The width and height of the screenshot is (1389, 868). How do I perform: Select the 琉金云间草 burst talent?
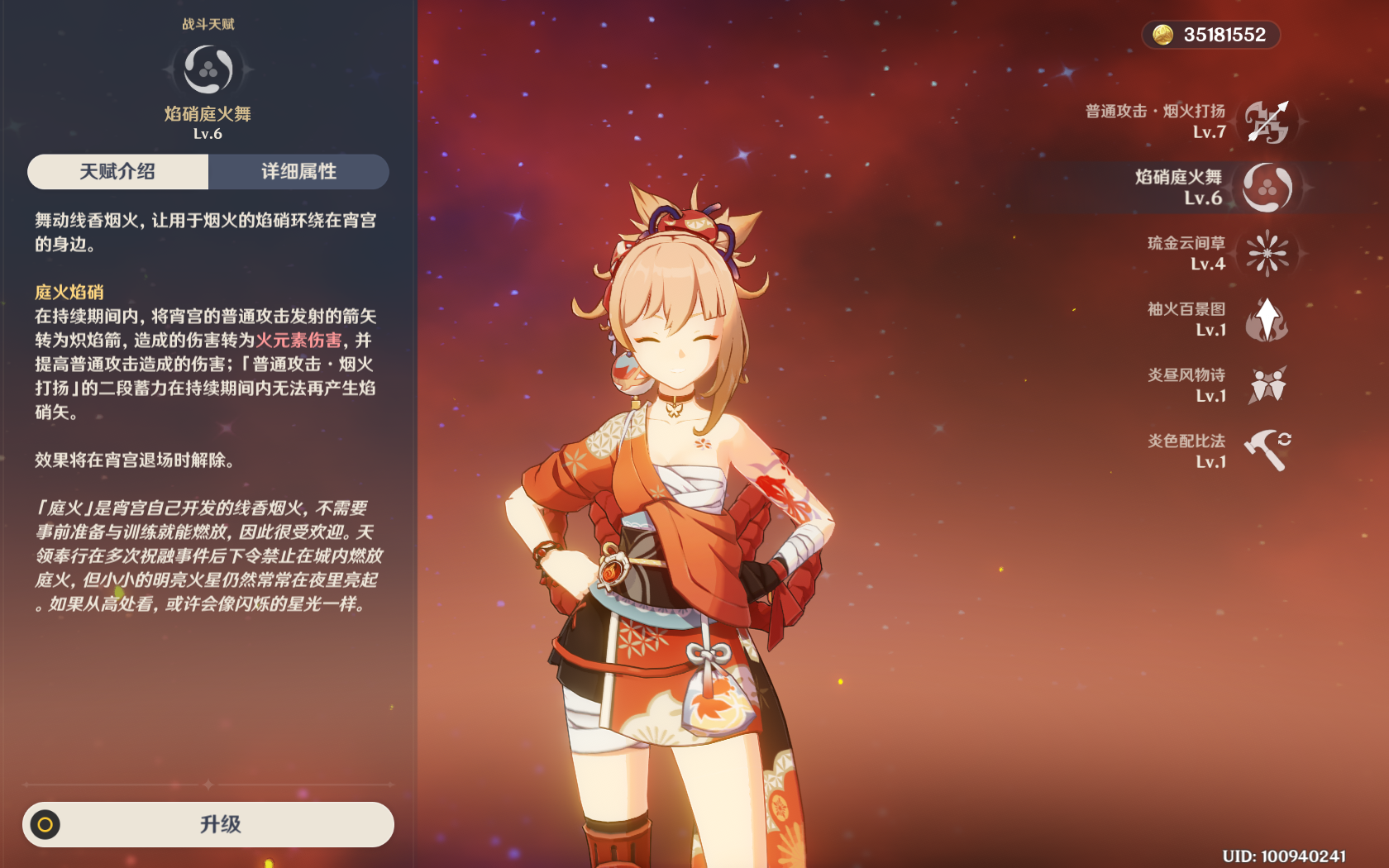coord(1267,253)
